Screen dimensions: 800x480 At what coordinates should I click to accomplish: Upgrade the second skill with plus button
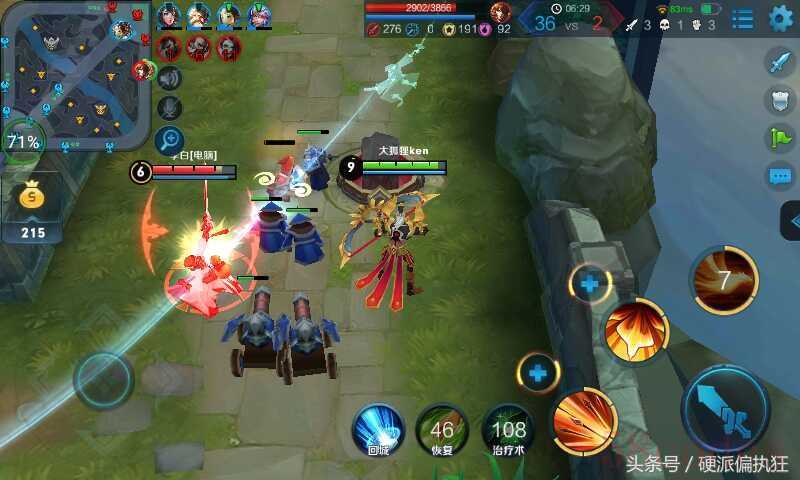(590, 285)
